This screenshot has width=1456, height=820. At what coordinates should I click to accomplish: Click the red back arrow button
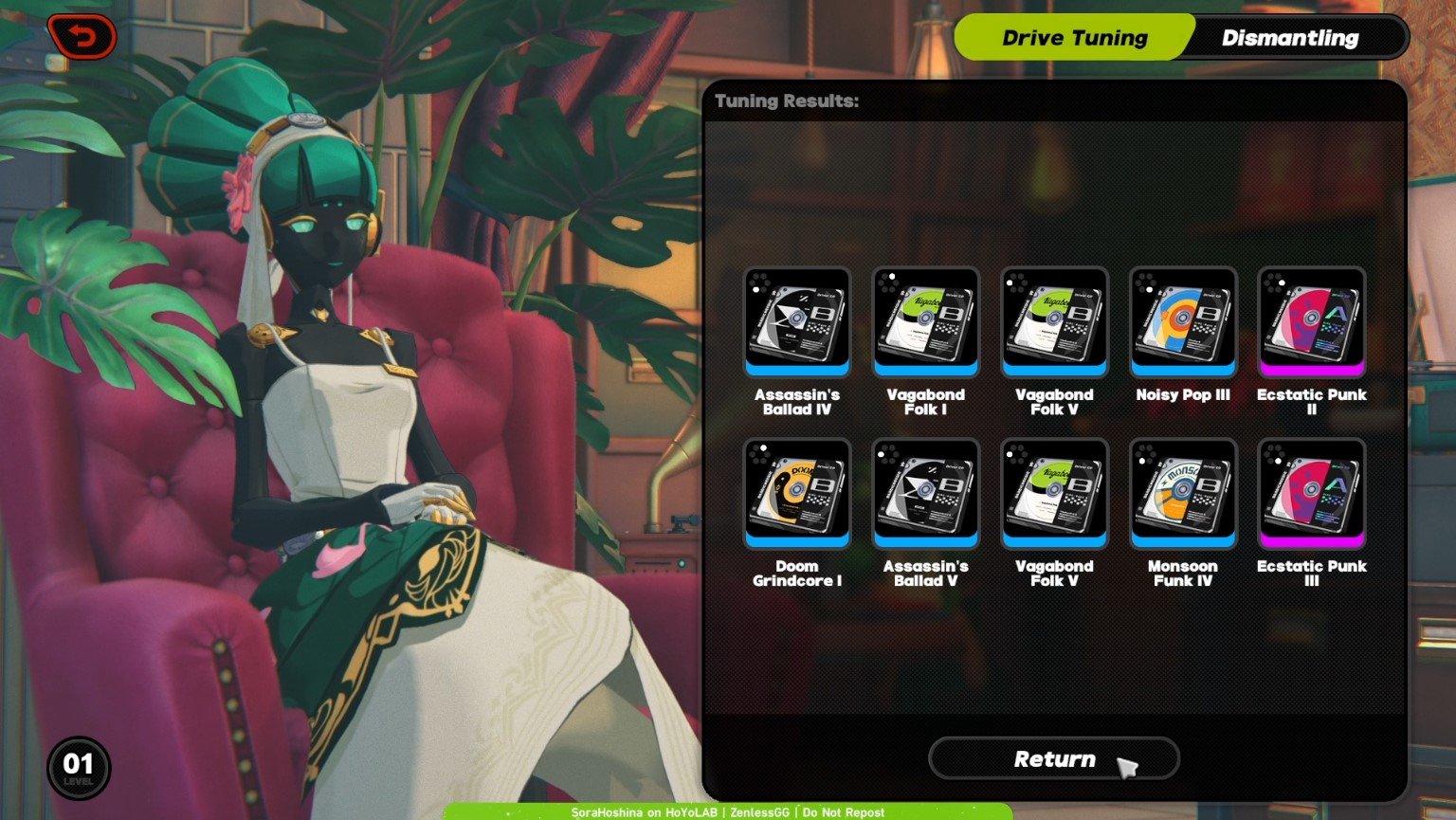pyautogui.click(x=82, y=38)
